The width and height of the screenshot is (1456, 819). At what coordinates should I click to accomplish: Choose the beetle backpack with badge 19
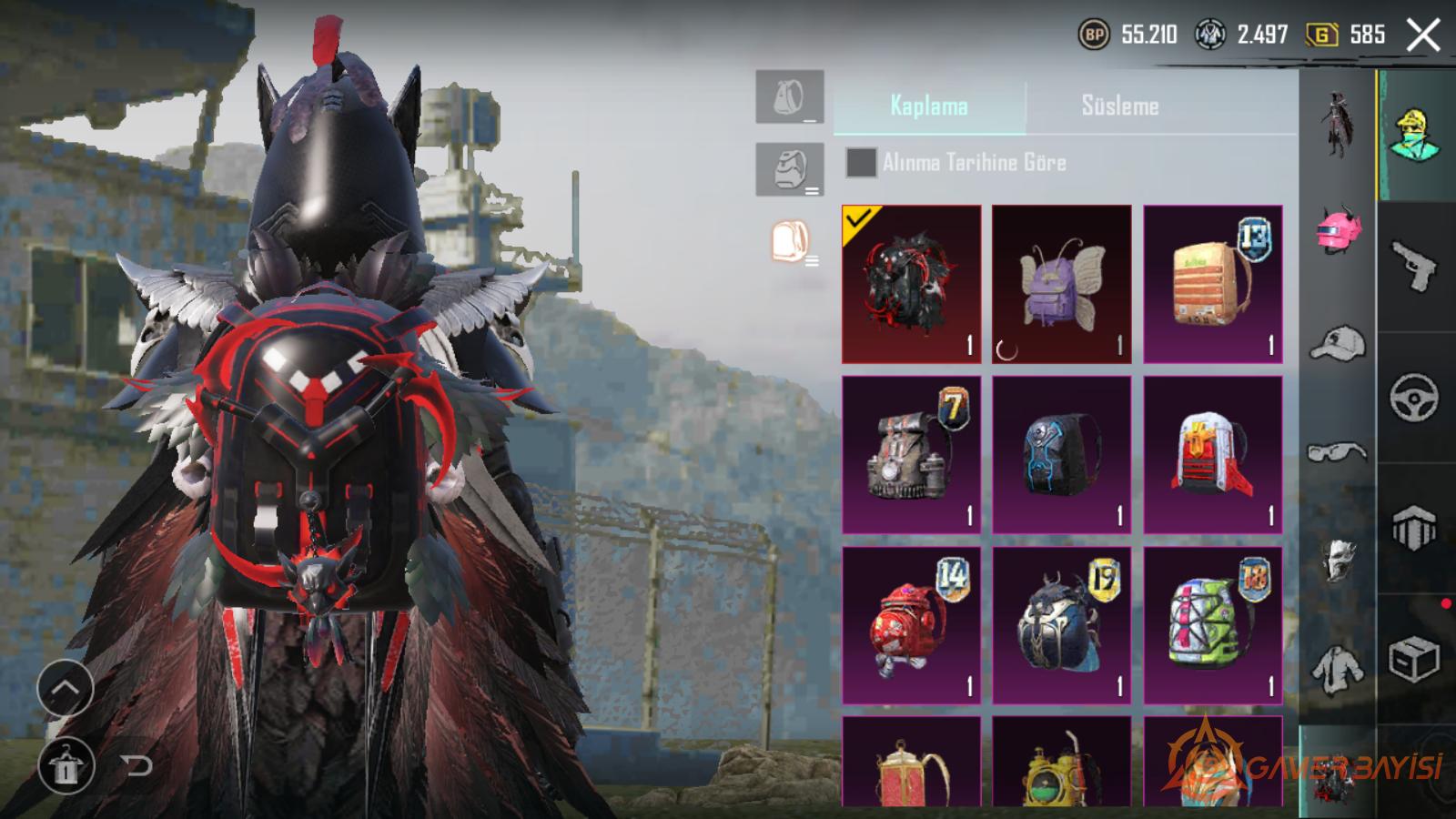coord(1061,625)
